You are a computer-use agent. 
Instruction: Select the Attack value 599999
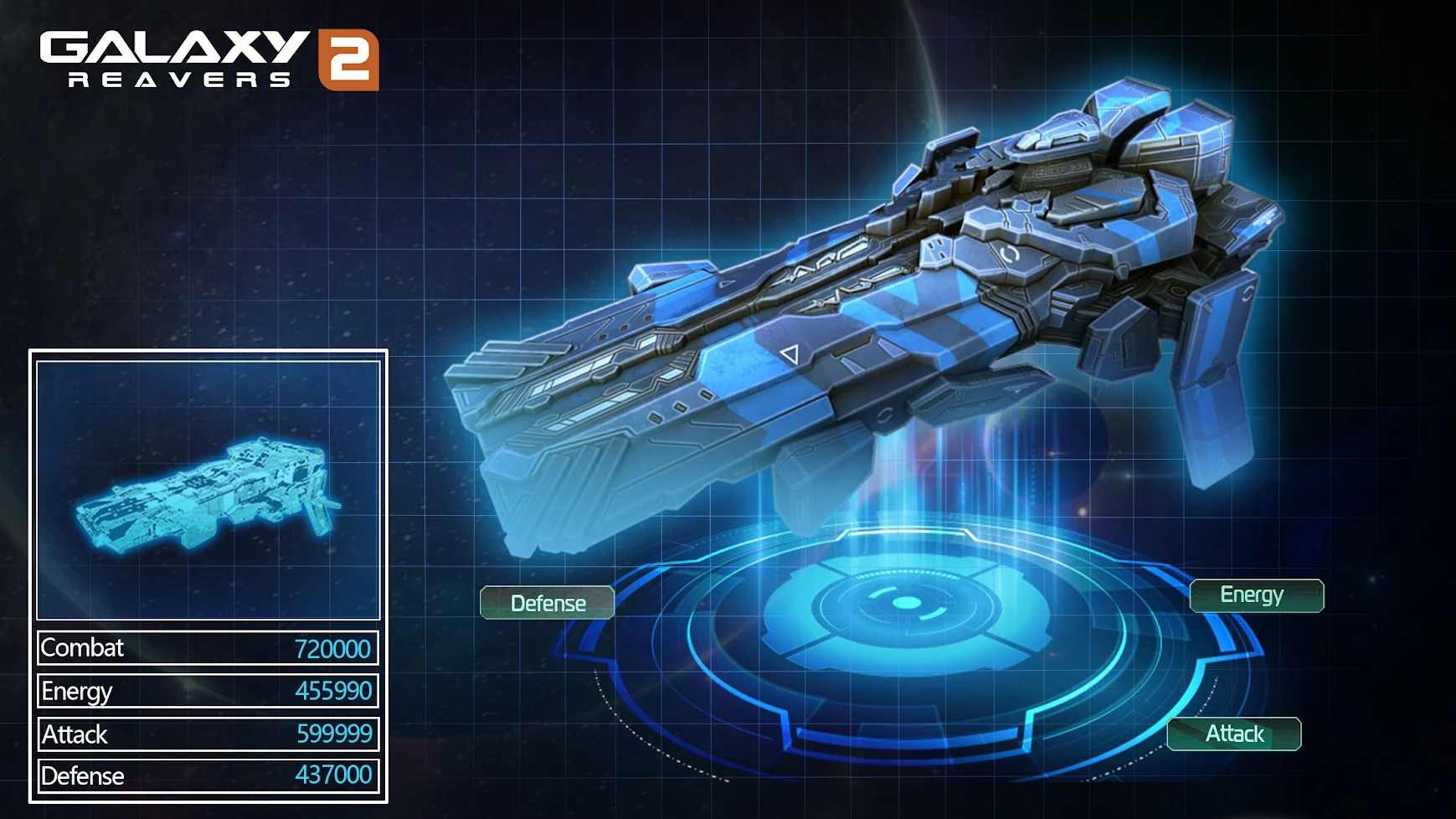333,733
